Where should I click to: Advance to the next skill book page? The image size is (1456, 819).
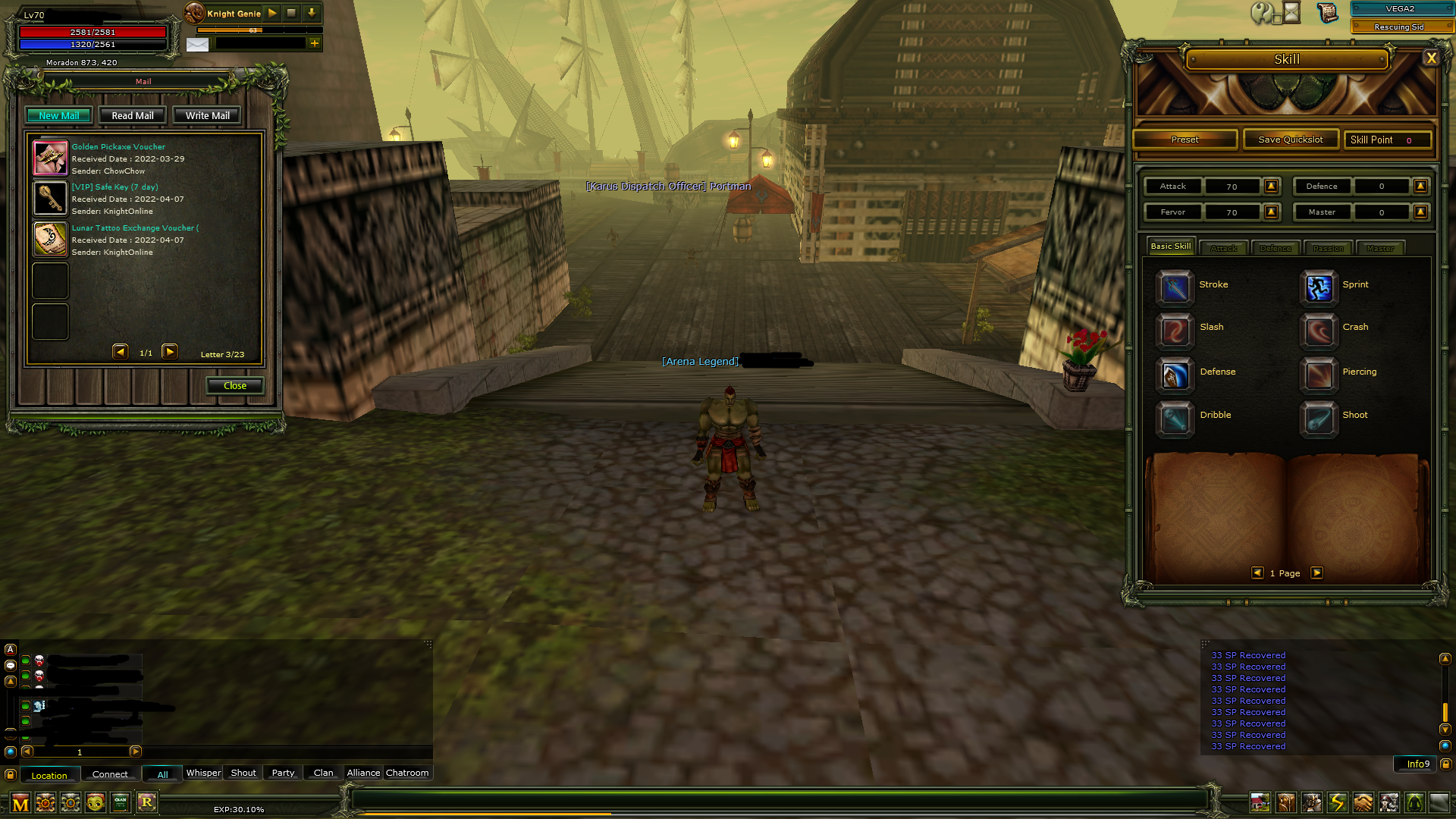[1317, 573]
